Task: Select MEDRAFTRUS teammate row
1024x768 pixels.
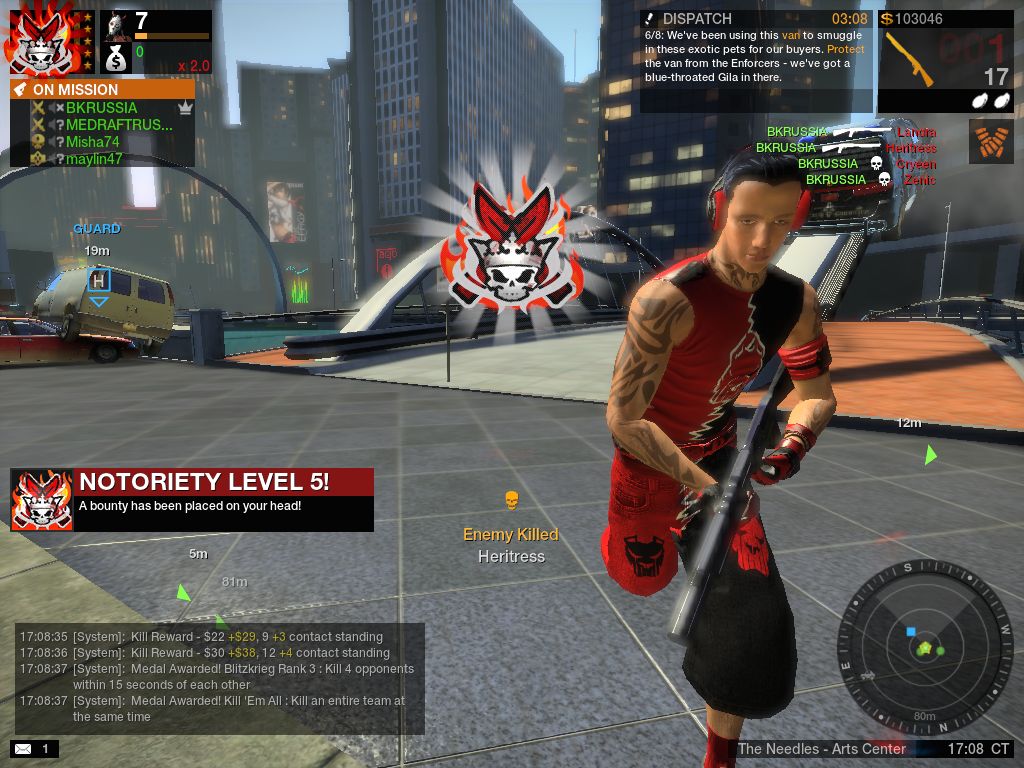Action: click(x=119, y=125)
